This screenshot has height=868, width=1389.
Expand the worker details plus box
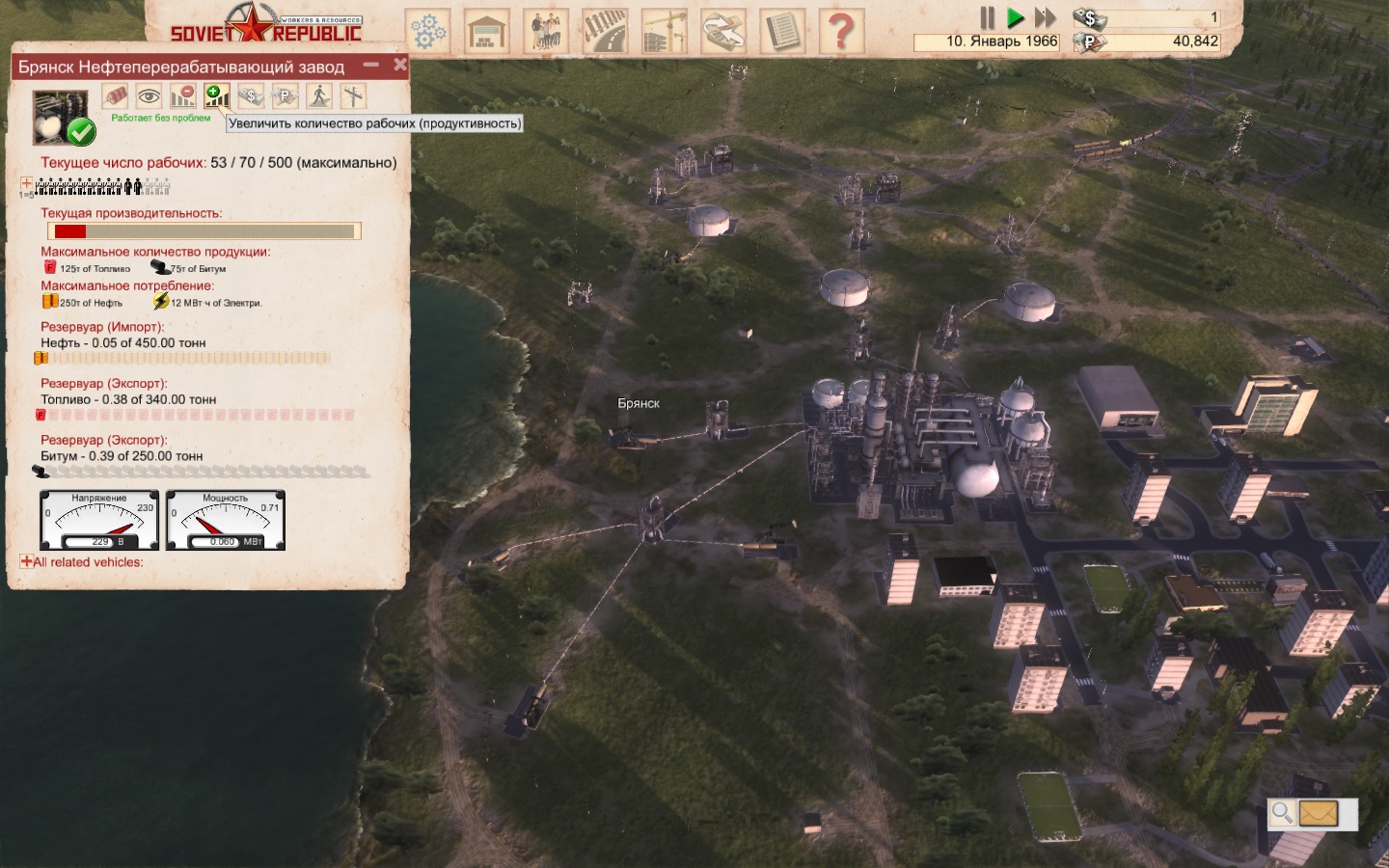point(26,184)
